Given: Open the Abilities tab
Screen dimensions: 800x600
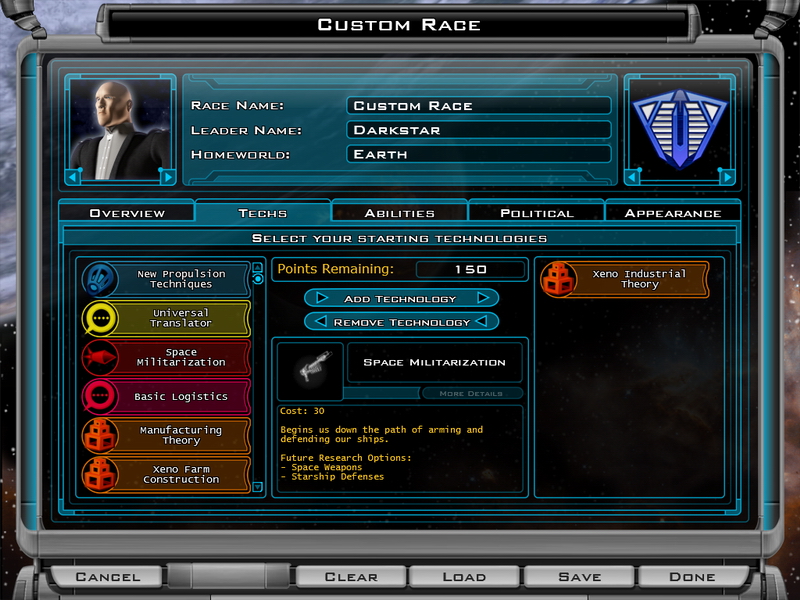Looking at the screenshot, I should 399,213.
